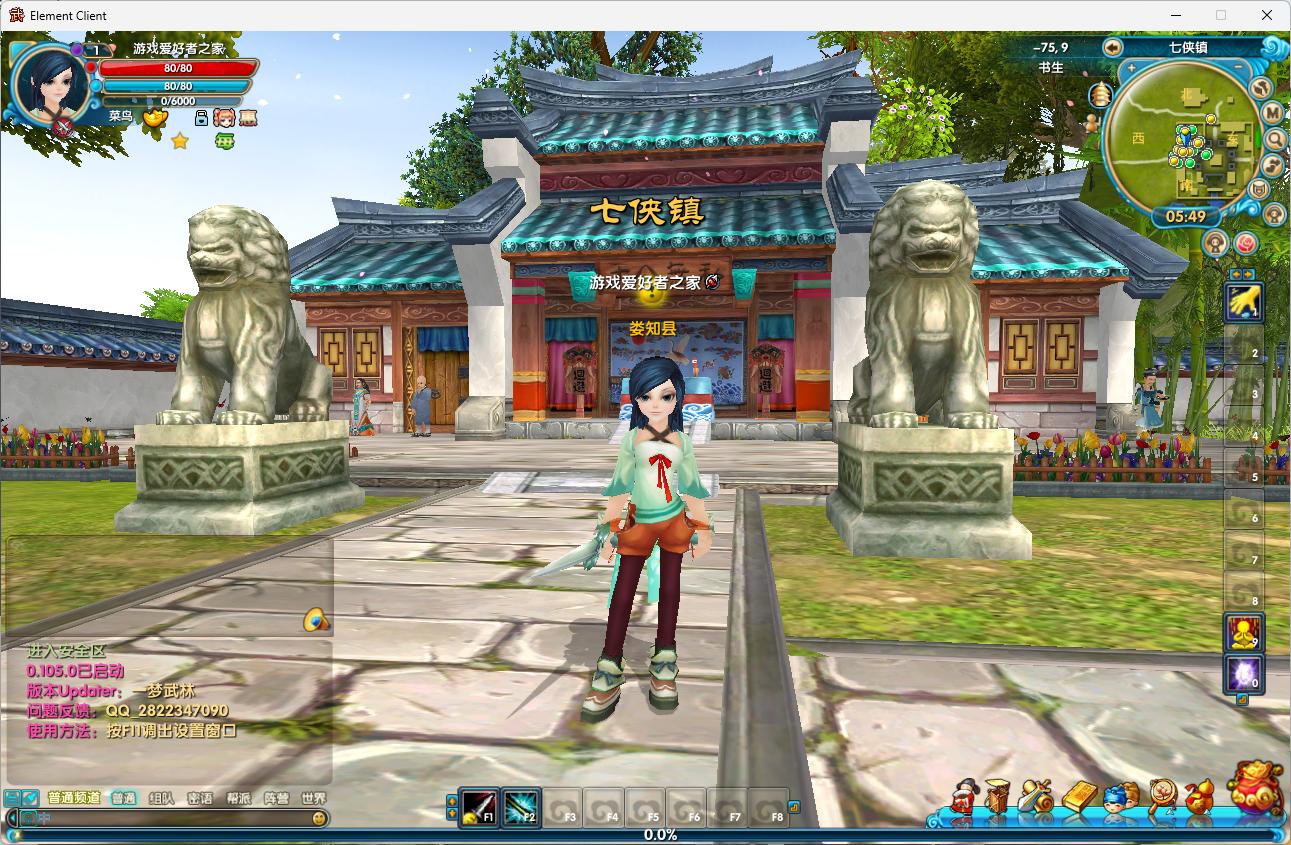The image size is (1291, 845).
Task: Click the back arrow beside the 七侠镇 label
Action: tap(1113, 47)
